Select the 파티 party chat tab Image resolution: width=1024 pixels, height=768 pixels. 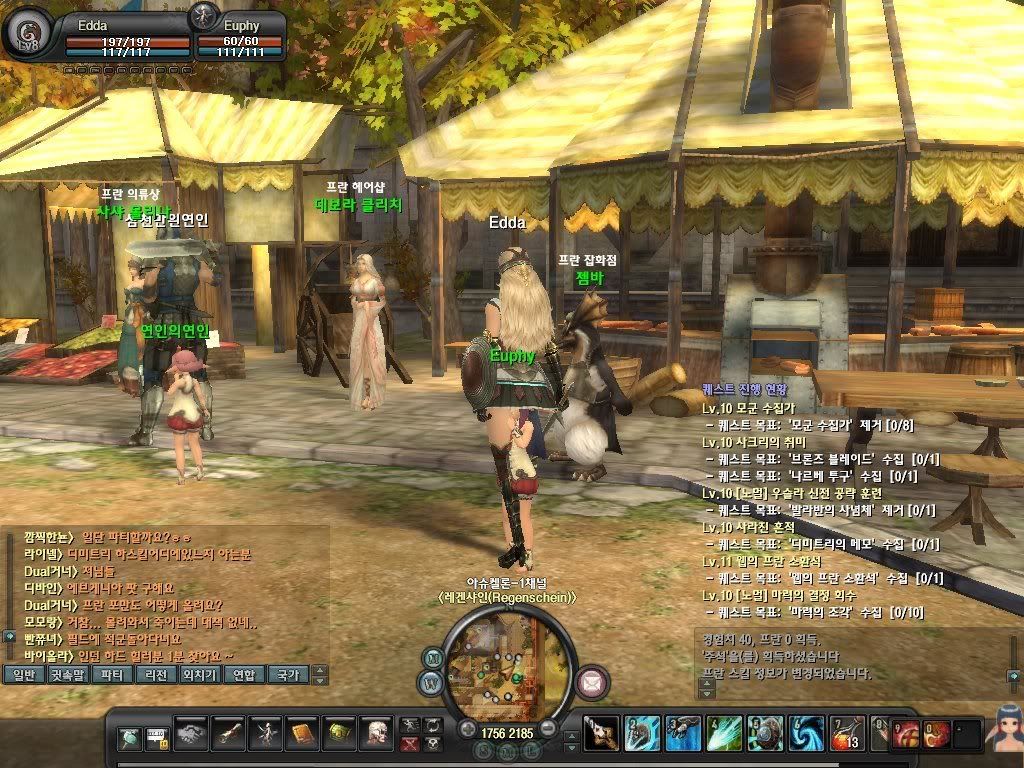[x=112, y=675]
